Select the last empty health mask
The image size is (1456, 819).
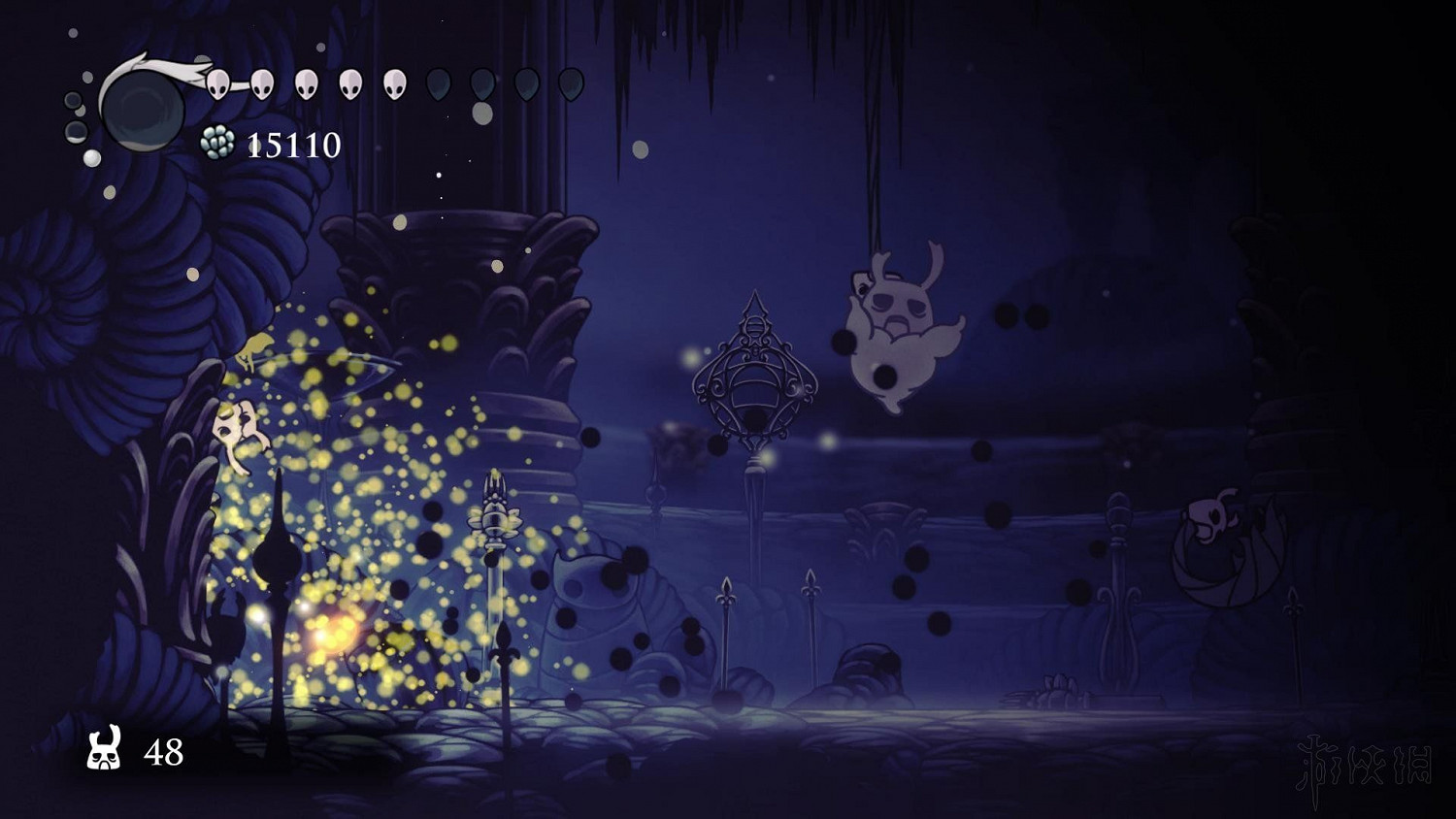569,84
